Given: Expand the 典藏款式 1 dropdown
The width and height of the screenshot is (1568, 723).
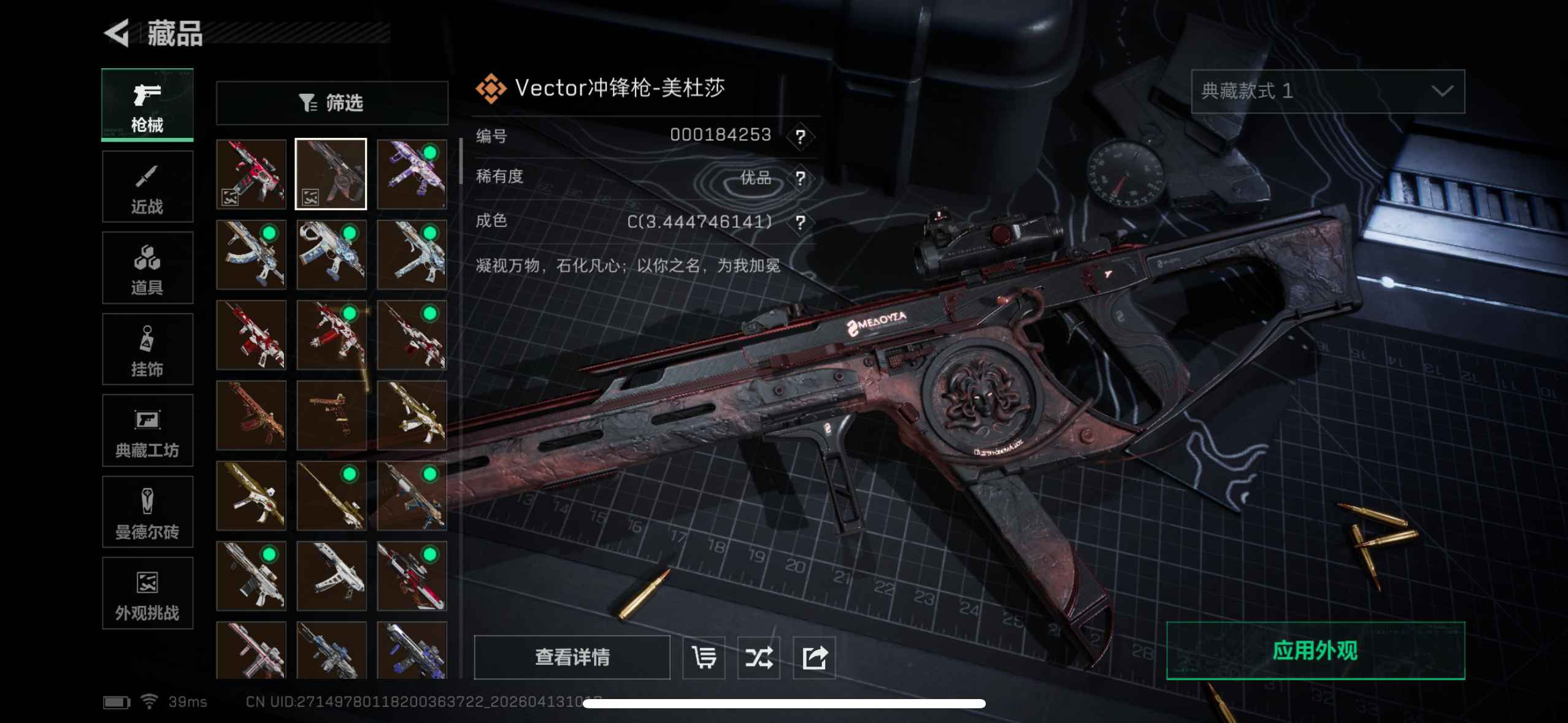Looking at the screenshot, I should 1328,91.
